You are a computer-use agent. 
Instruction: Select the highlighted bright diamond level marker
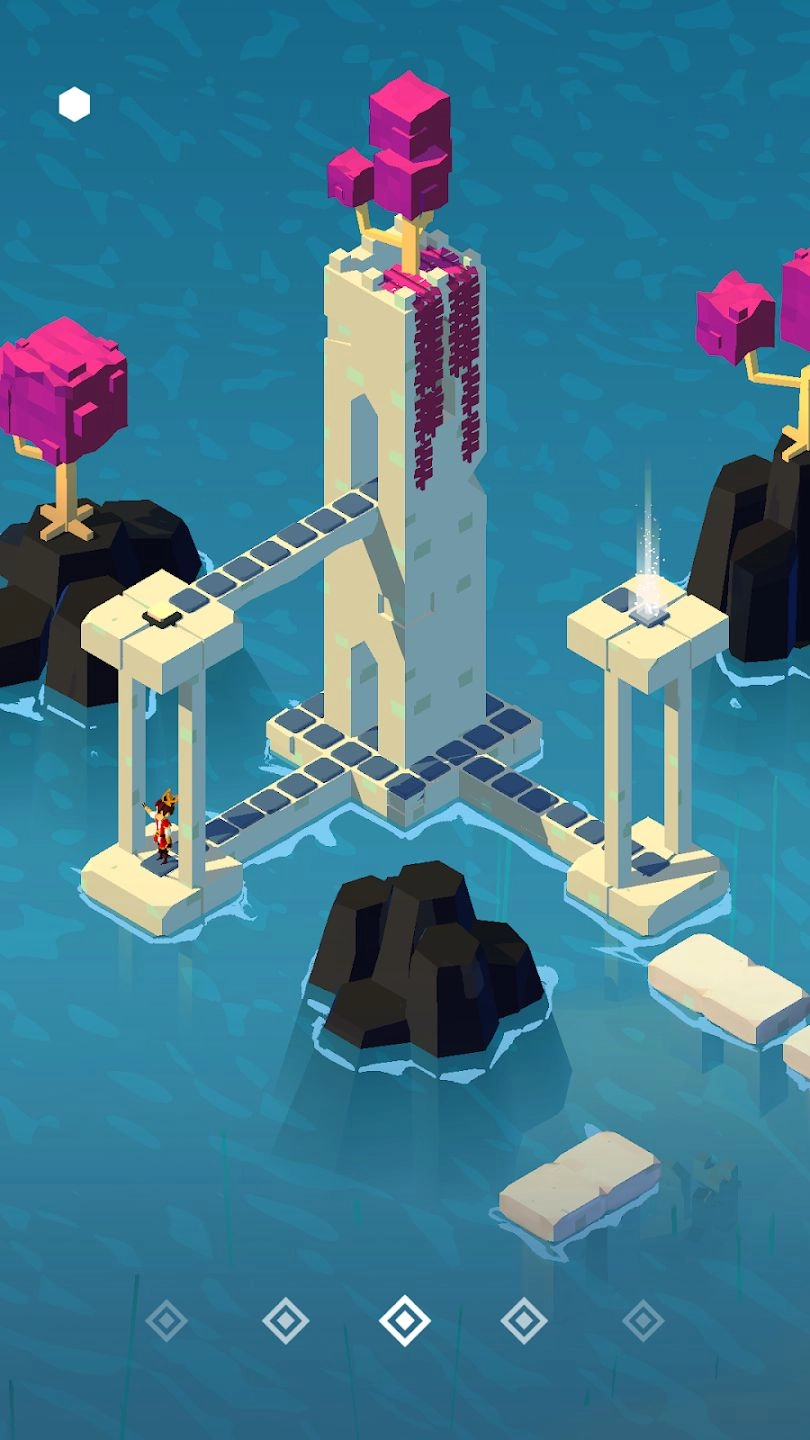click(x=405, y=1320)
